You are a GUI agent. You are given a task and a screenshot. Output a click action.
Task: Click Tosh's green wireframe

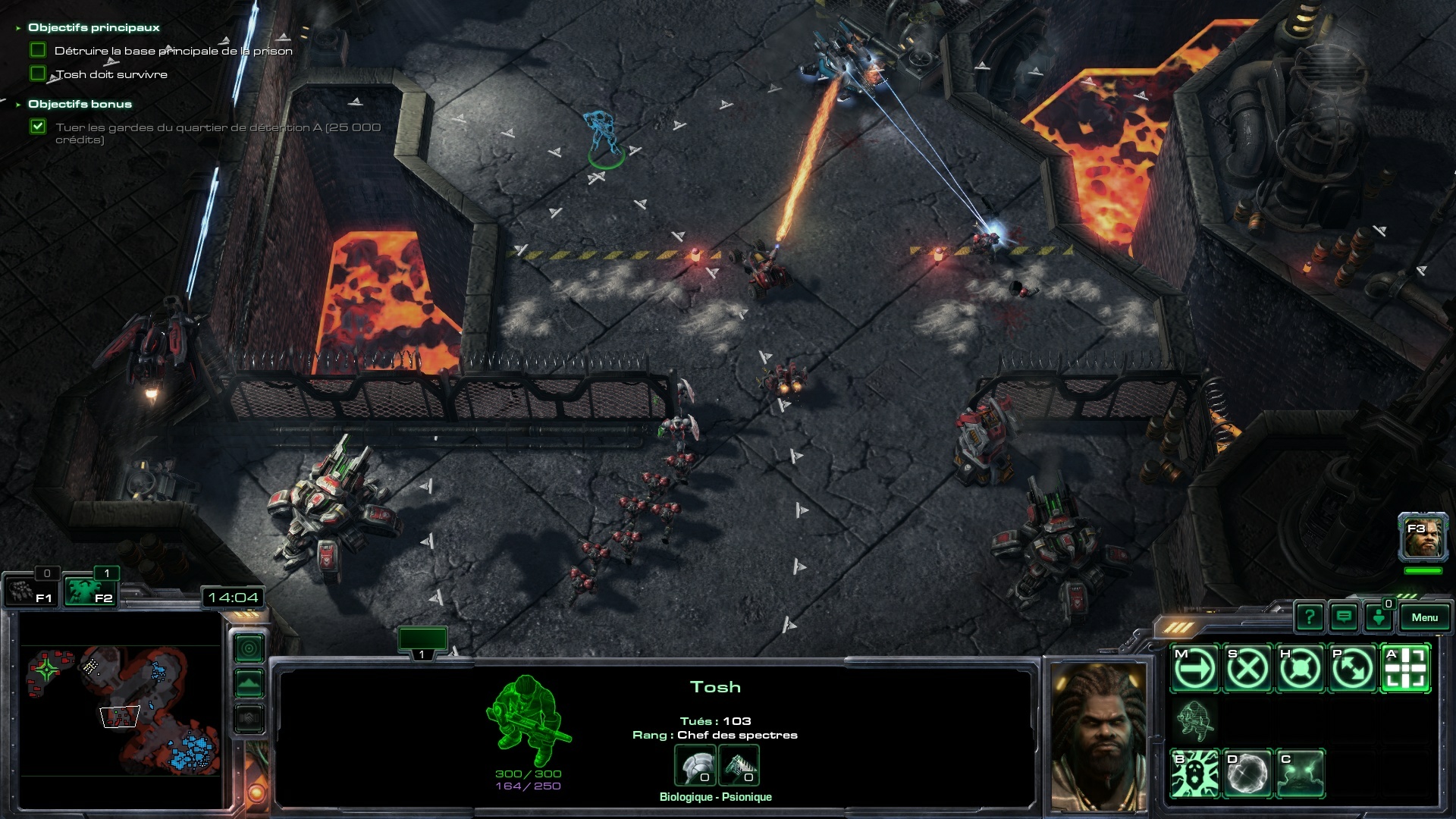529,720
